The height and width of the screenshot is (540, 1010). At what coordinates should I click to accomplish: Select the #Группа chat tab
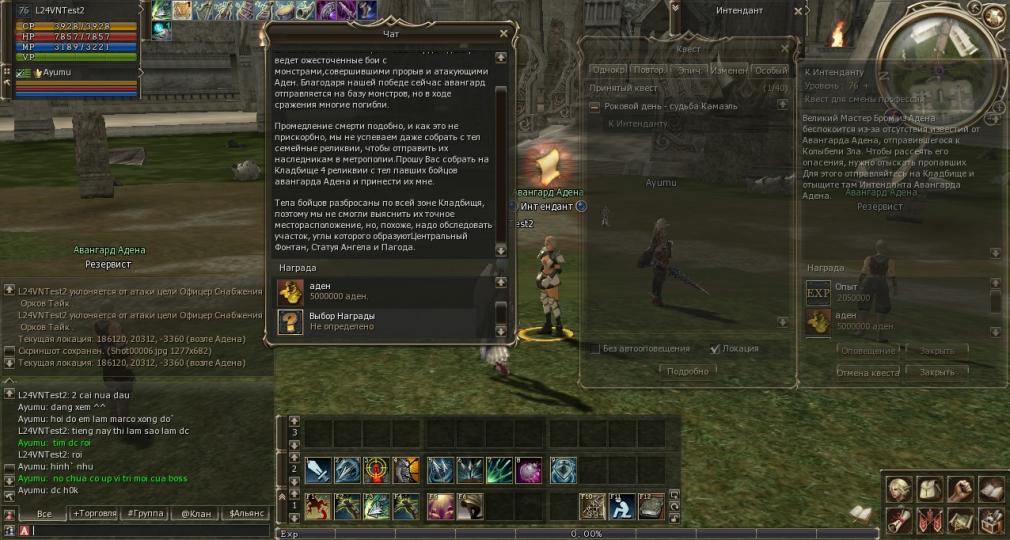[x=146, y=513]
